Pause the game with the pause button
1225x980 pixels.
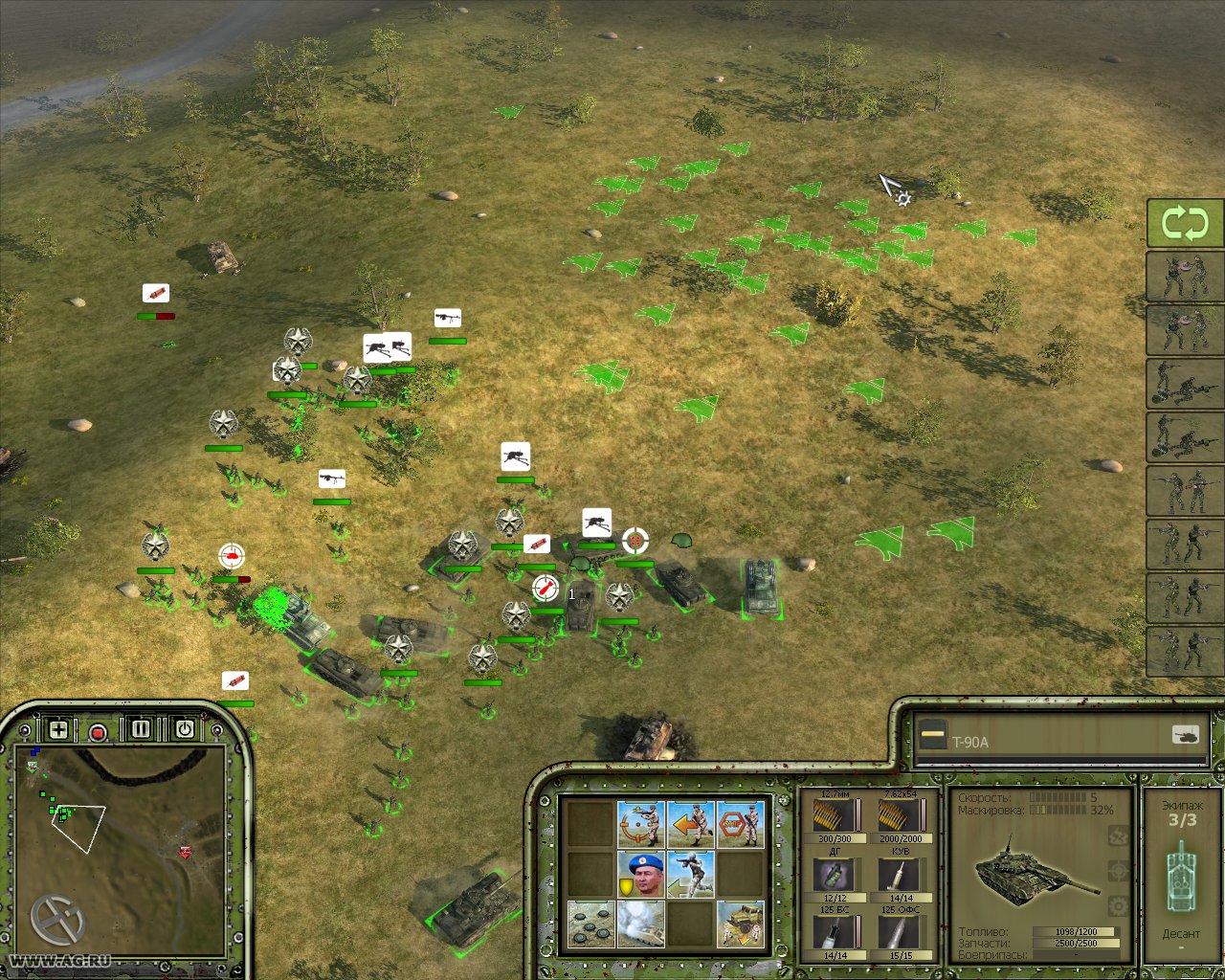pyautogui.click(x=142, y=729)
